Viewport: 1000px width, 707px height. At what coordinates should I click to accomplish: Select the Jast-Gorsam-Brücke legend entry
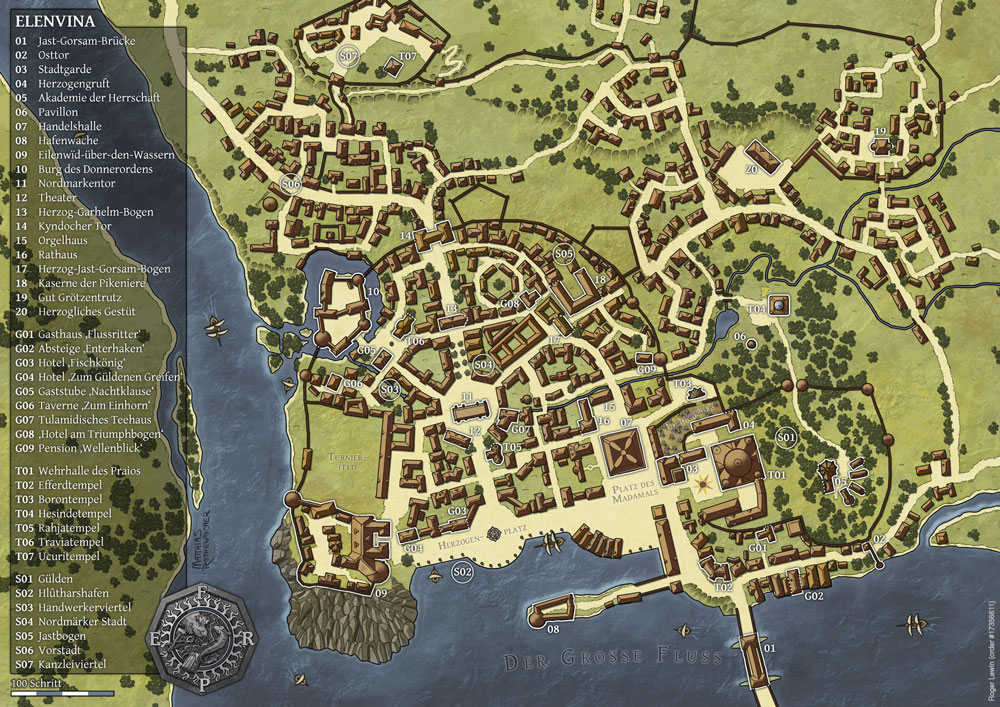90,41
